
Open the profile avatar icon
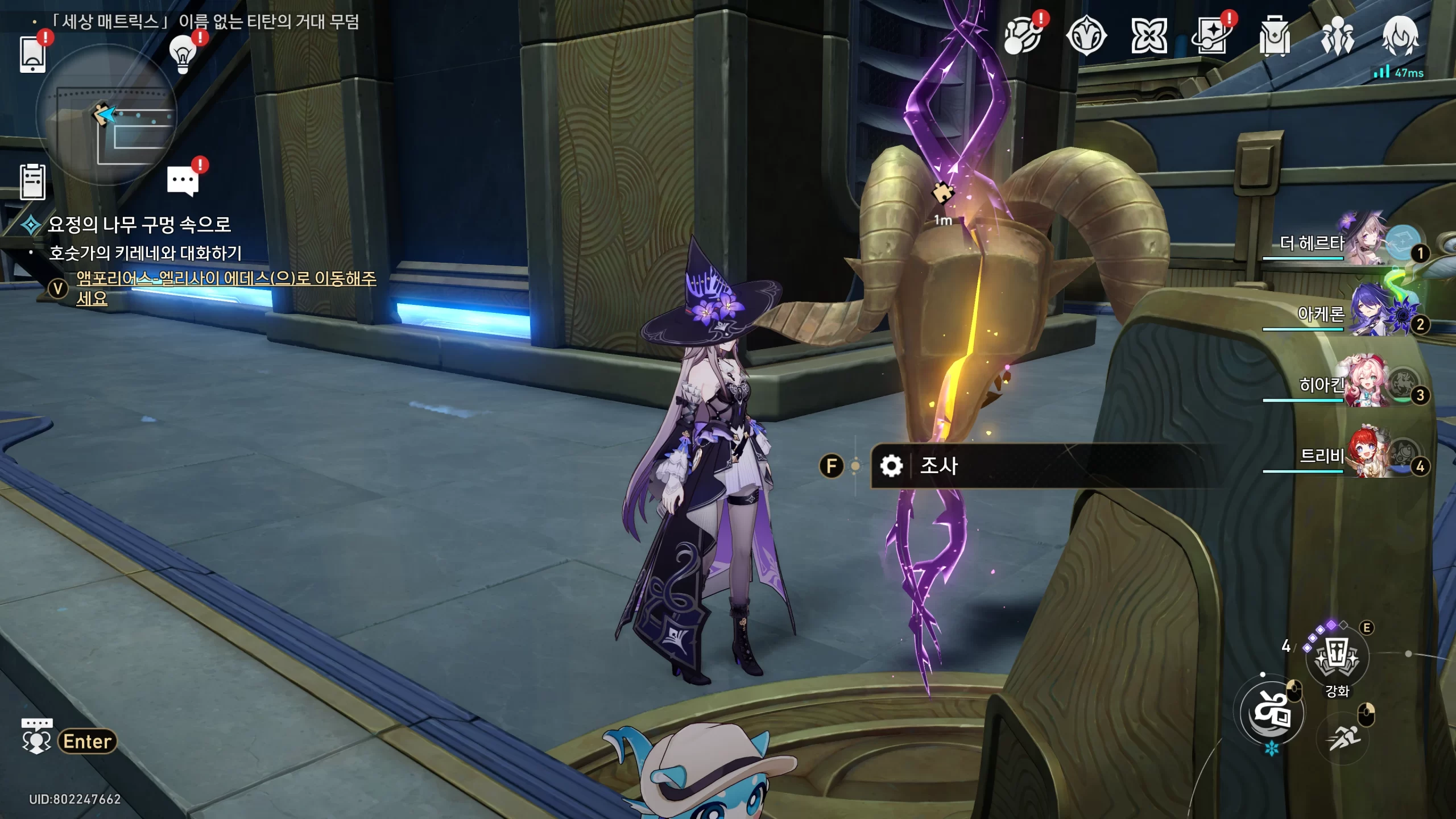pyautogui.click(x=1400, y=36)
